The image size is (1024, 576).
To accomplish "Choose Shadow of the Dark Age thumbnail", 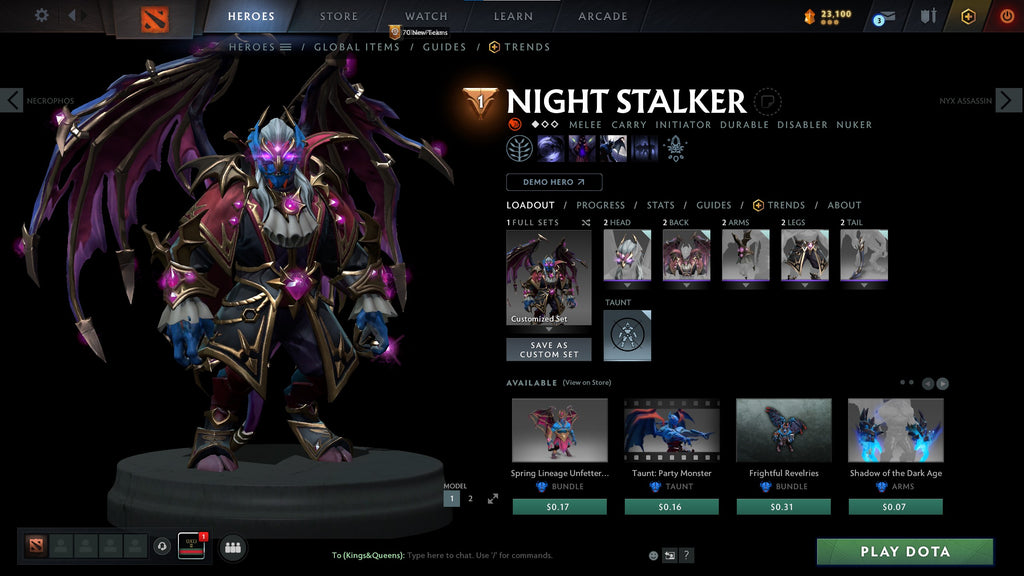I will click(x=895, y=431).
